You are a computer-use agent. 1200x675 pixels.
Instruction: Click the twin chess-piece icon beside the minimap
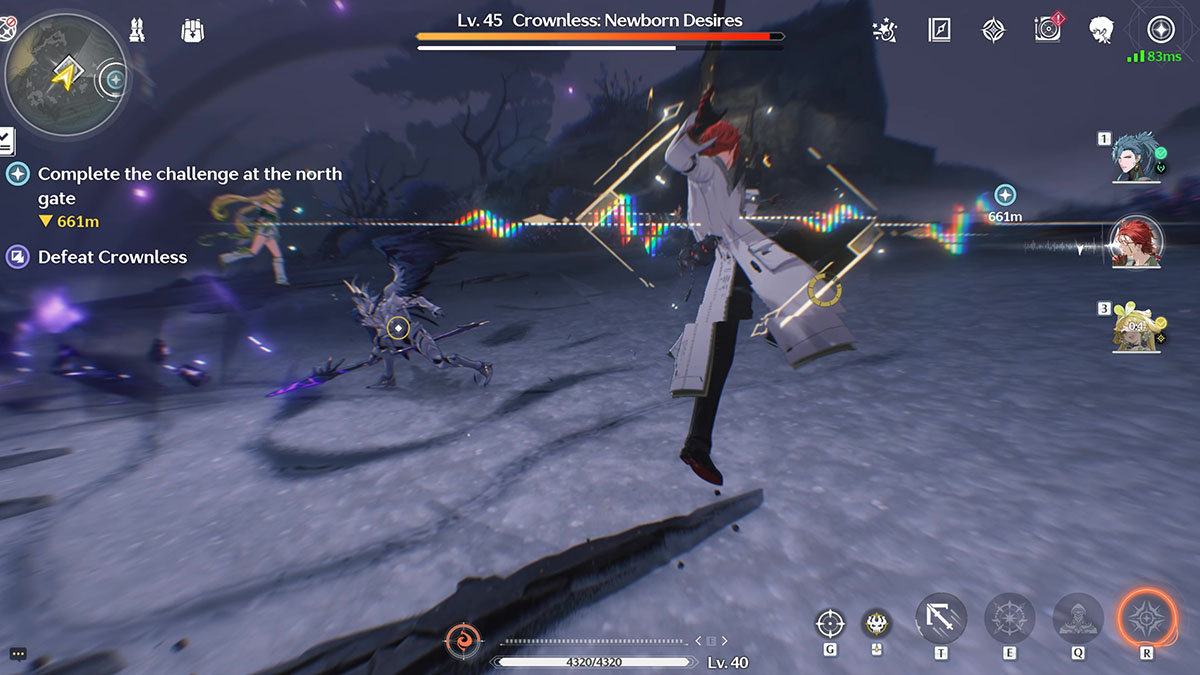pos(138,31)
